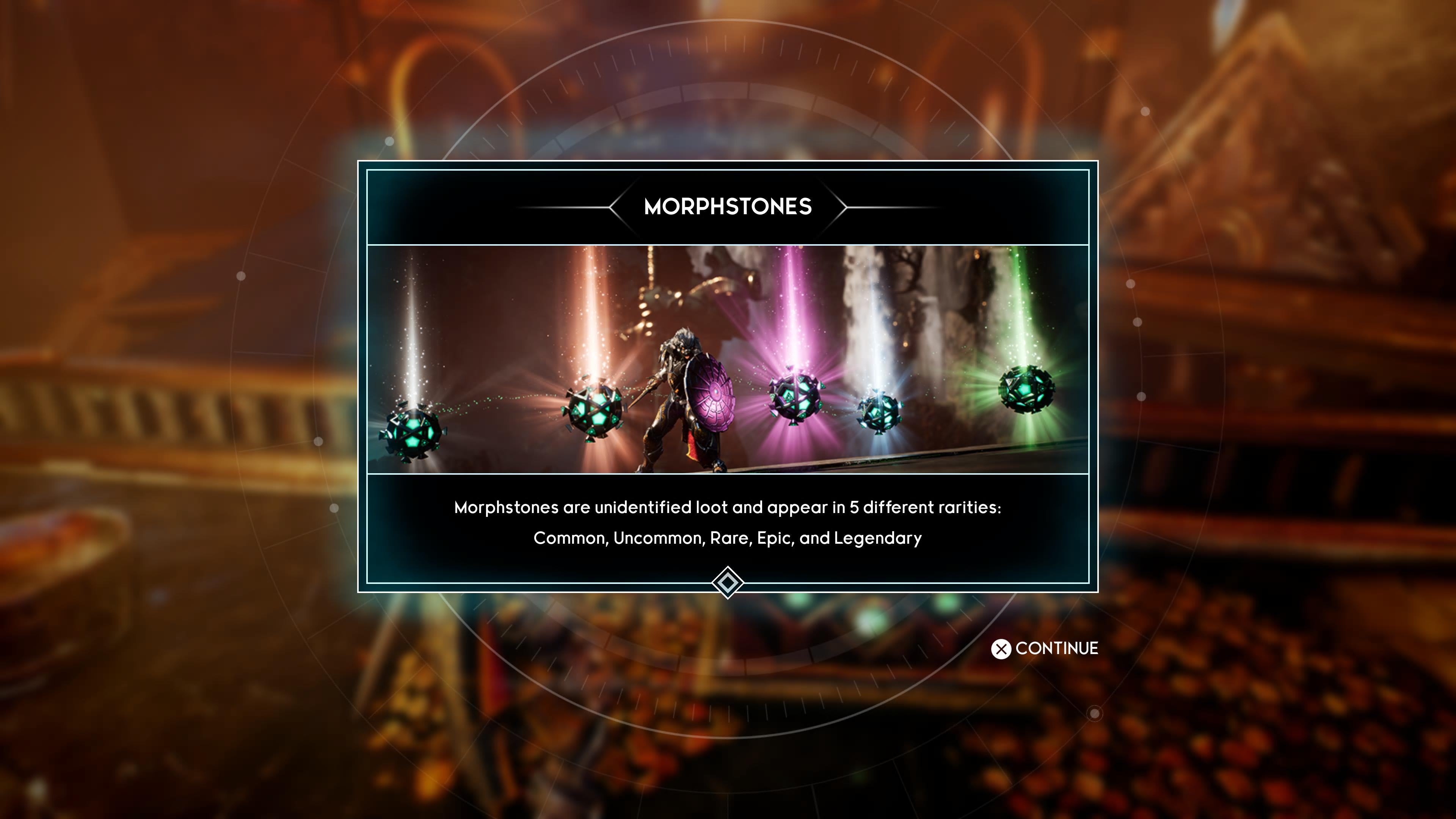The image size is (1456, 819).
Task: Expand the chevron left of the MORPHSTONES heading
Action: (616, 207)
